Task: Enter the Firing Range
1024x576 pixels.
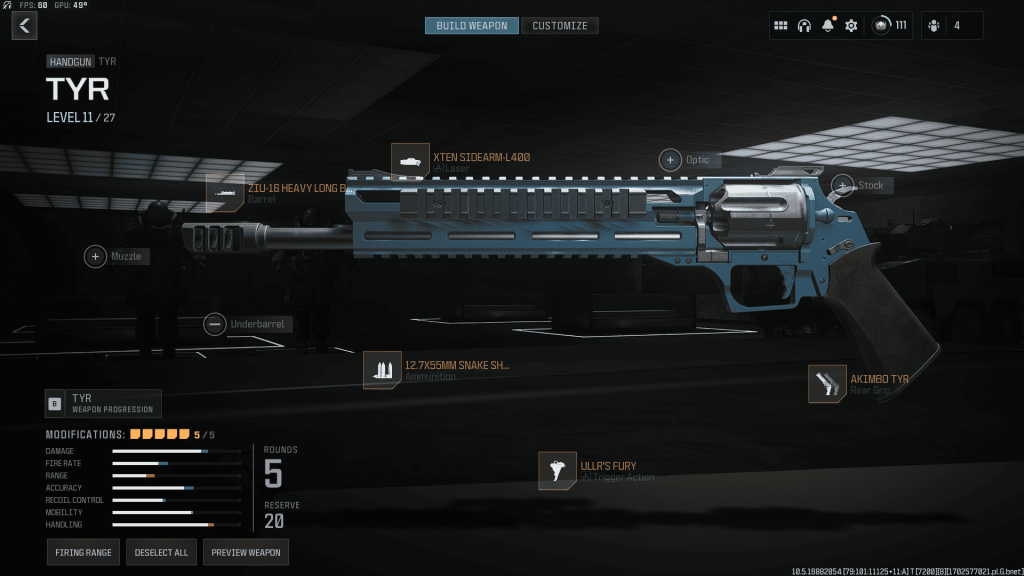Action: click(83, 552)
